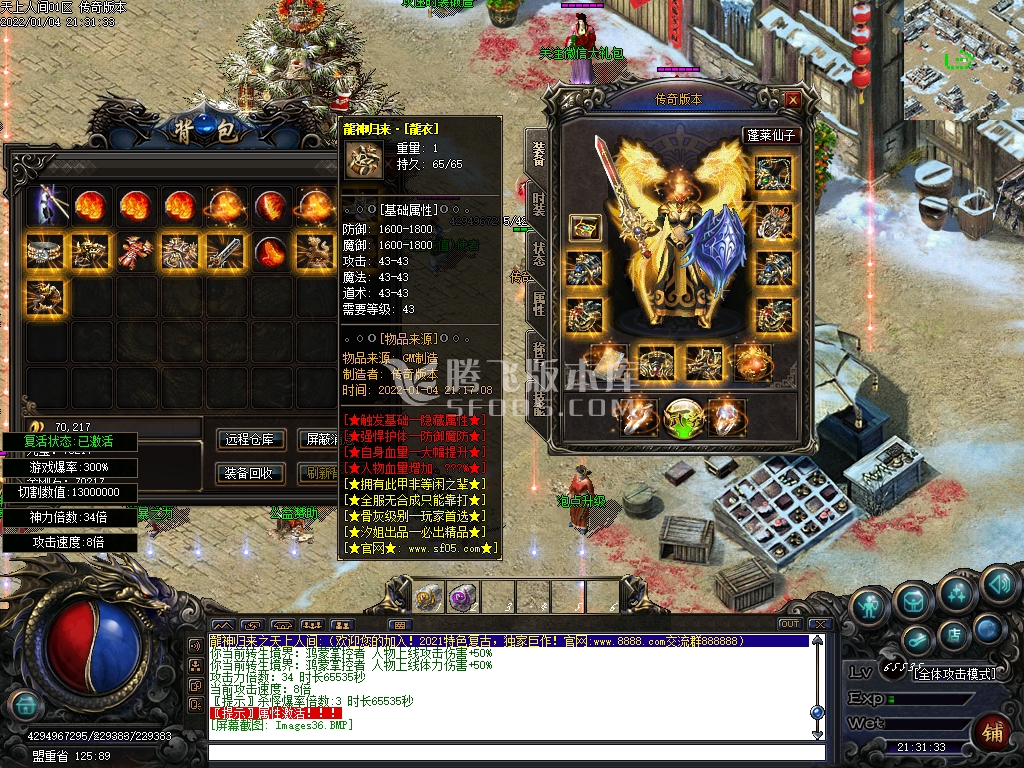Click the equipped necklace slot
The height and width of the screenshot is (768, 1024).
(773, 174)
